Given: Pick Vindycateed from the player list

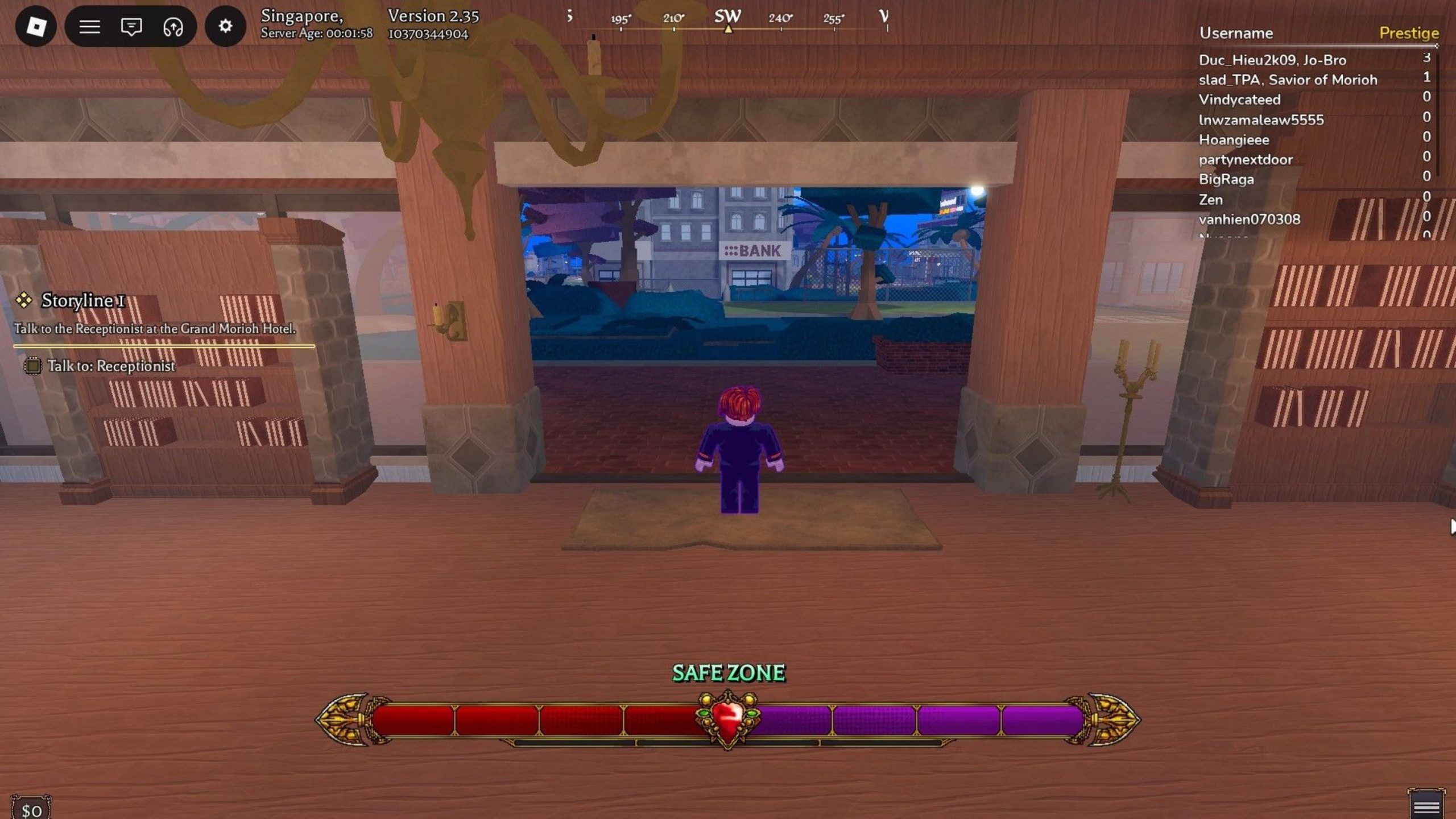Looking at the screenshot, I should (x=1239, y=100).
